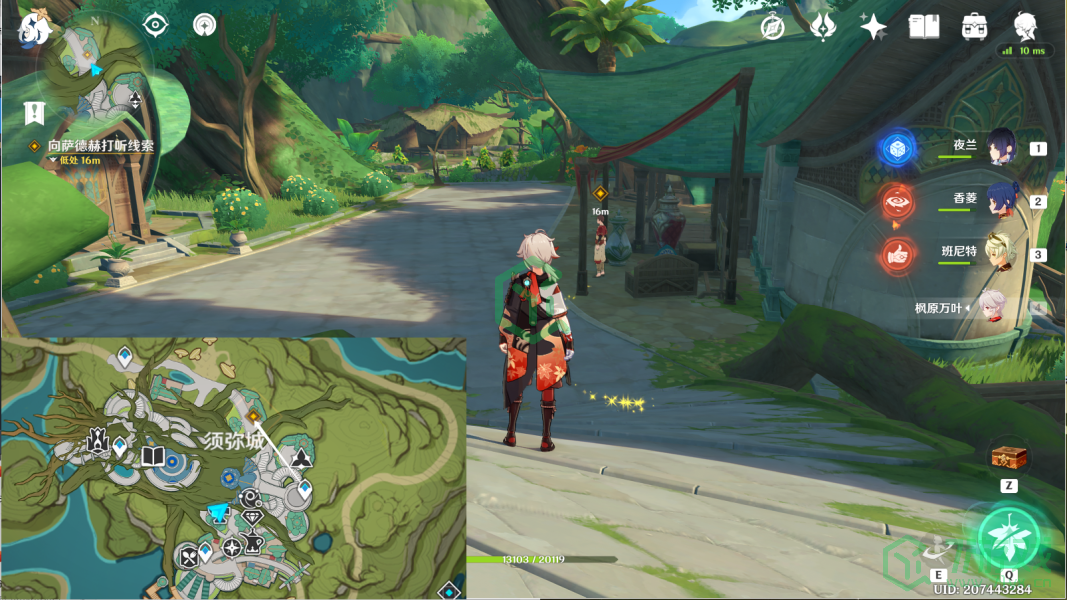Switch to party member 香菱

(1000, 199)
